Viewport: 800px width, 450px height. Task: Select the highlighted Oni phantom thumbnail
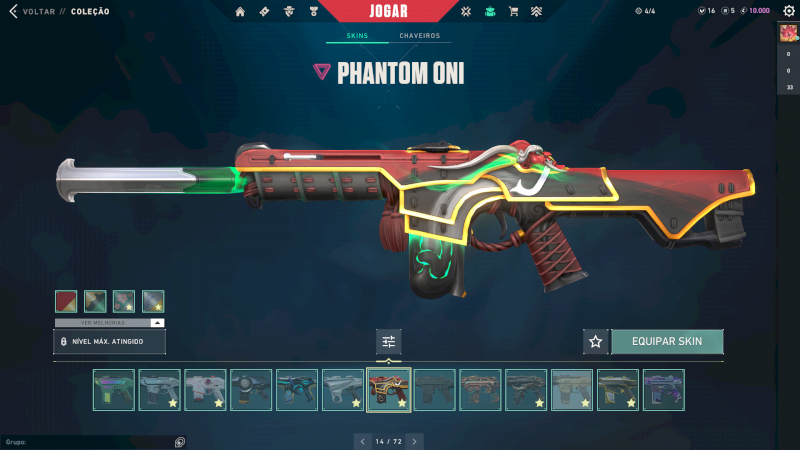coord(389,390)
